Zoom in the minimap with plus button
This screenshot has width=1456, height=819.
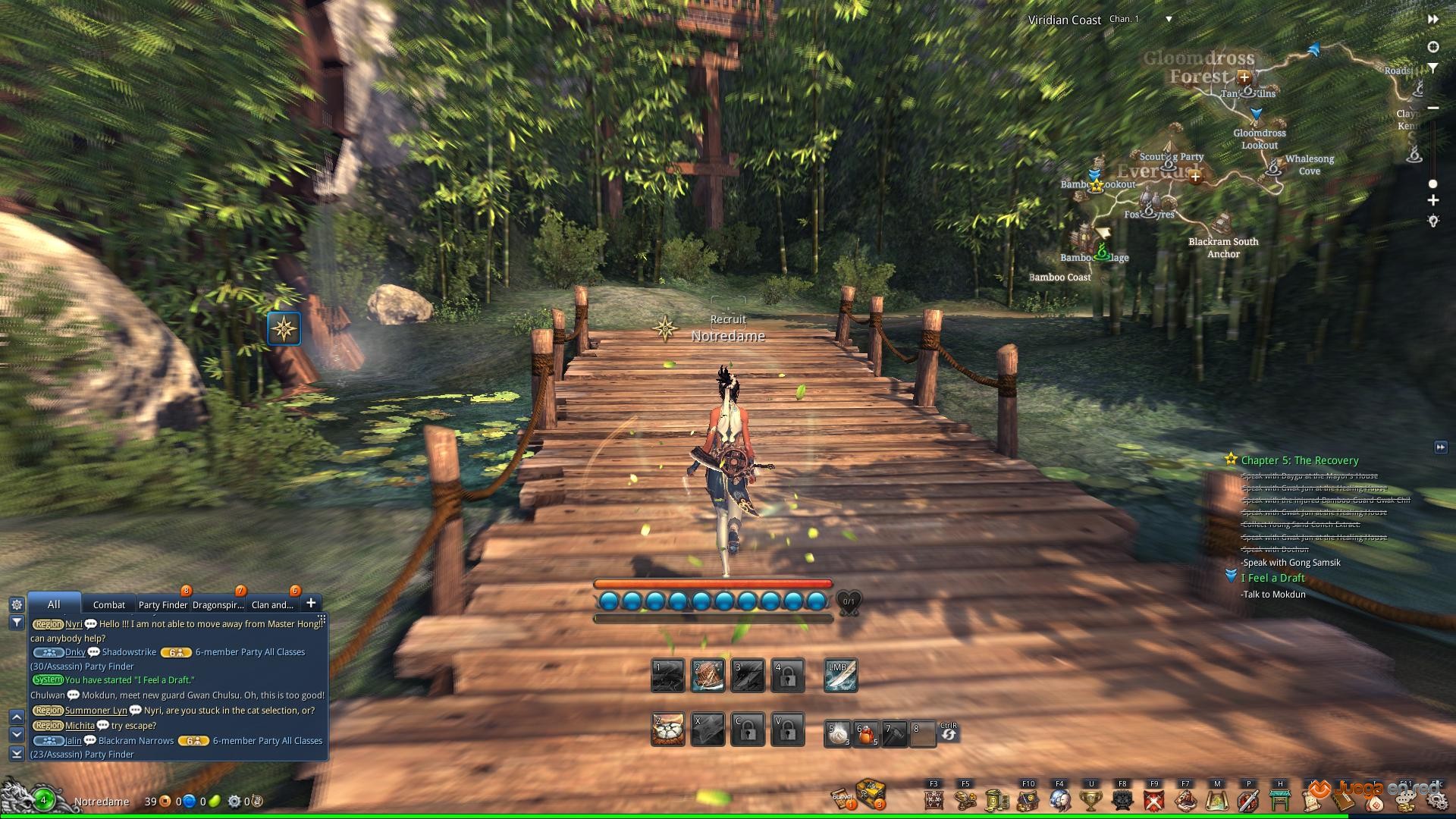(x=1433, y=201)
